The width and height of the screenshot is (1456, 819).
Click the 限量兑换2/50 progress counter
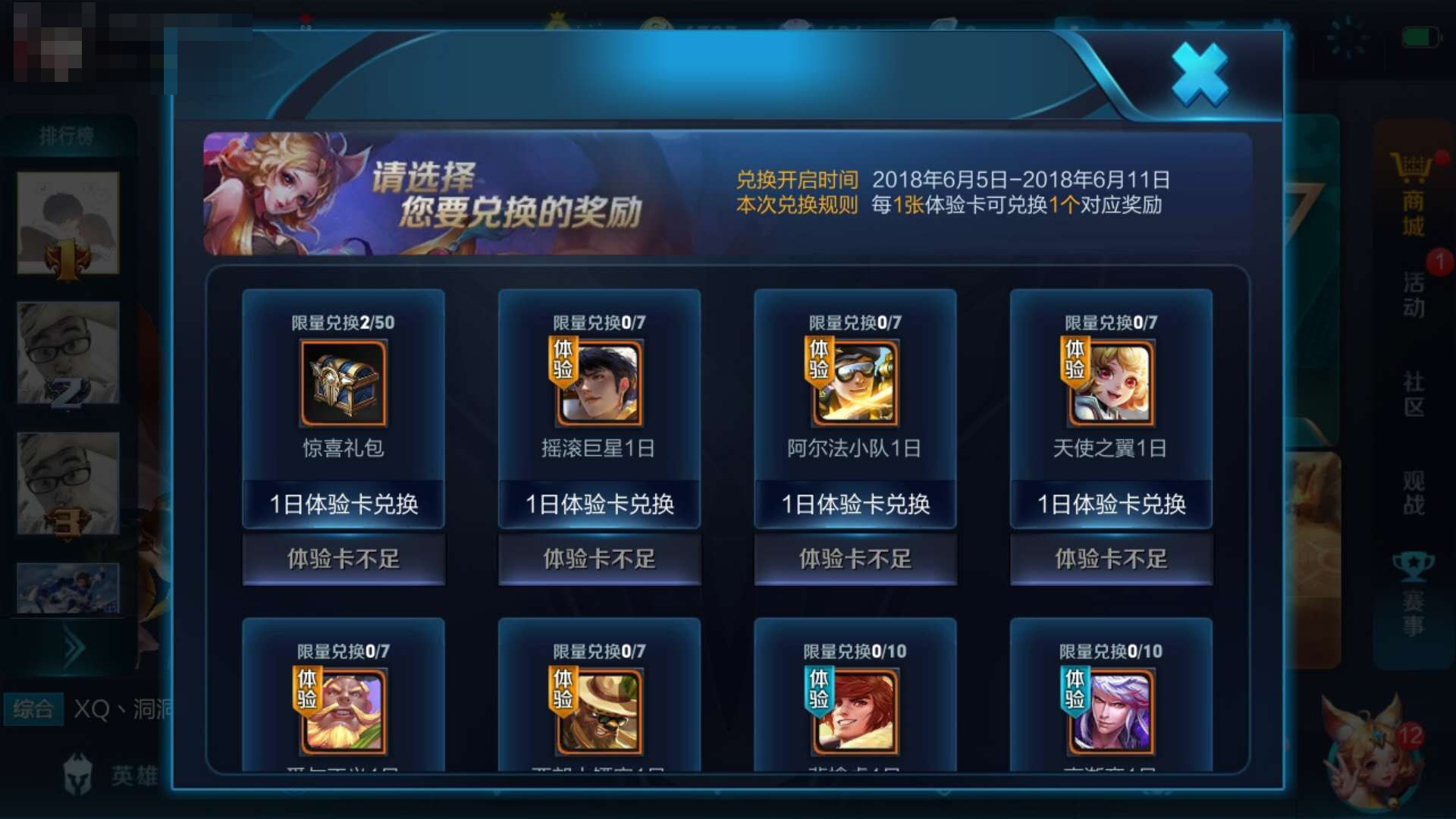click(343, 322)
